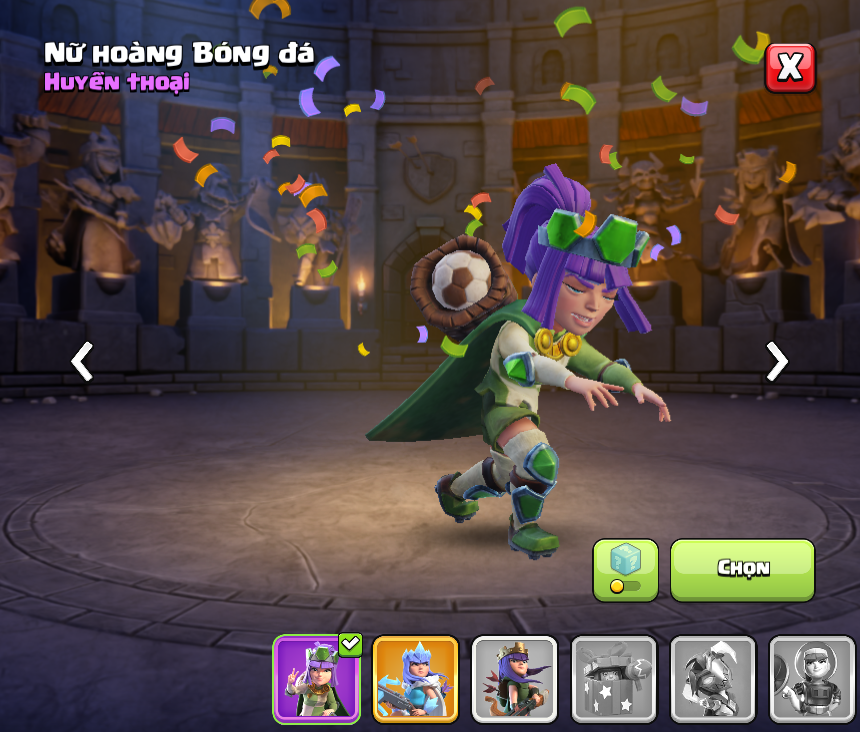The image size is (860, 732).
Task: Choose the ice queen skin on orange background
Action: 415,679
